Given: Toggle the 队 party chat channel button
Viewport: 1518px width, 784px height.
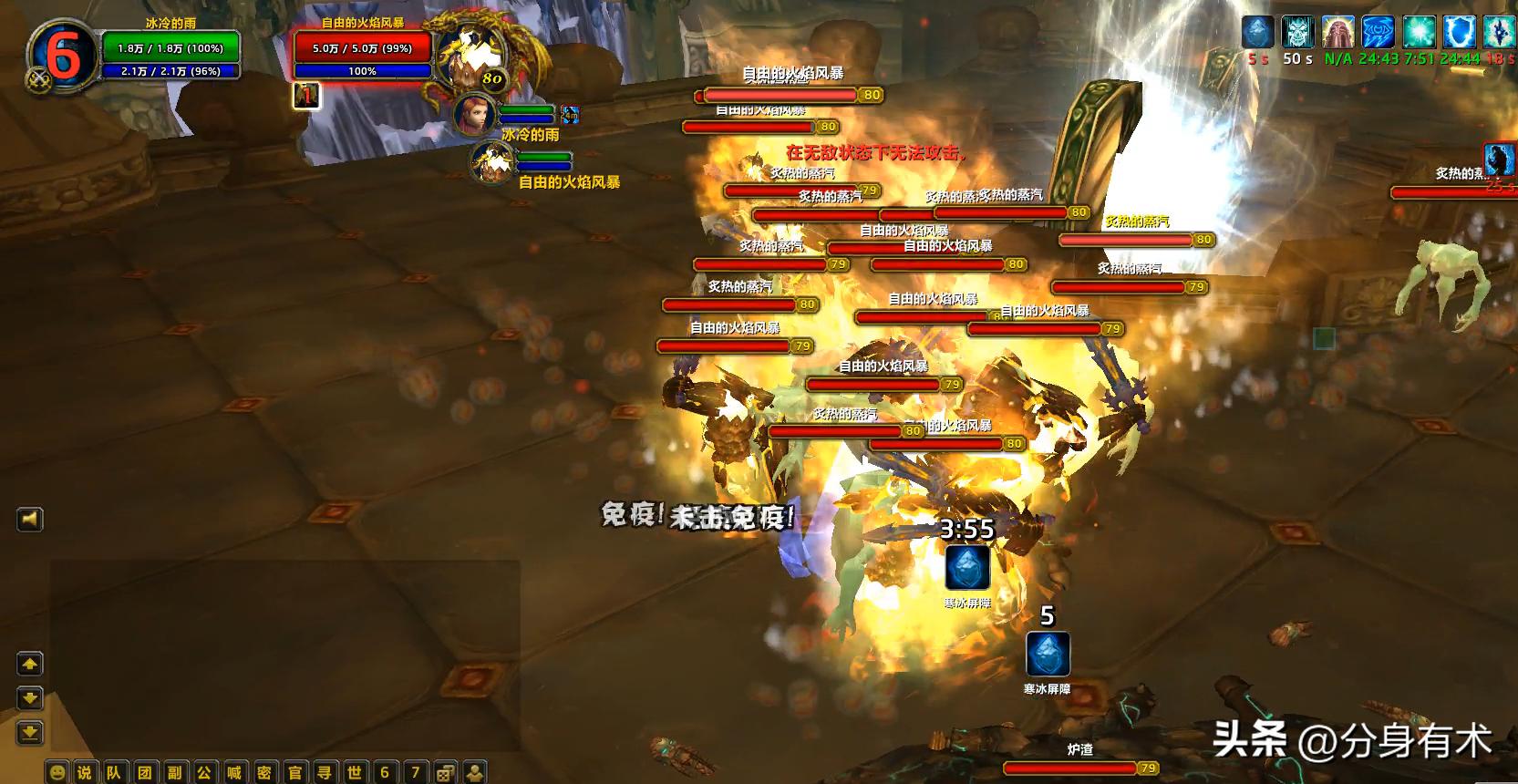Looking at the screenshot, I should pyautogui.click(x=113, y=771).
